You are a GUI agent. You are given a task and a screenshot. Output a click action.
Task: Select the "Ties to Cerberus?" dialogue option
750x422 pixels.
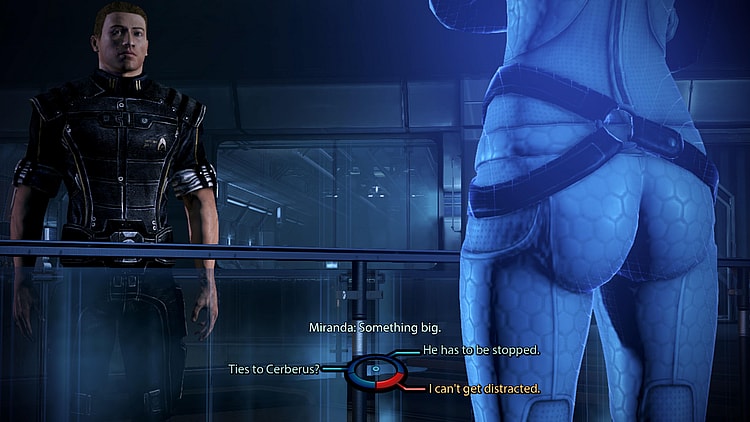pos(275,369)
